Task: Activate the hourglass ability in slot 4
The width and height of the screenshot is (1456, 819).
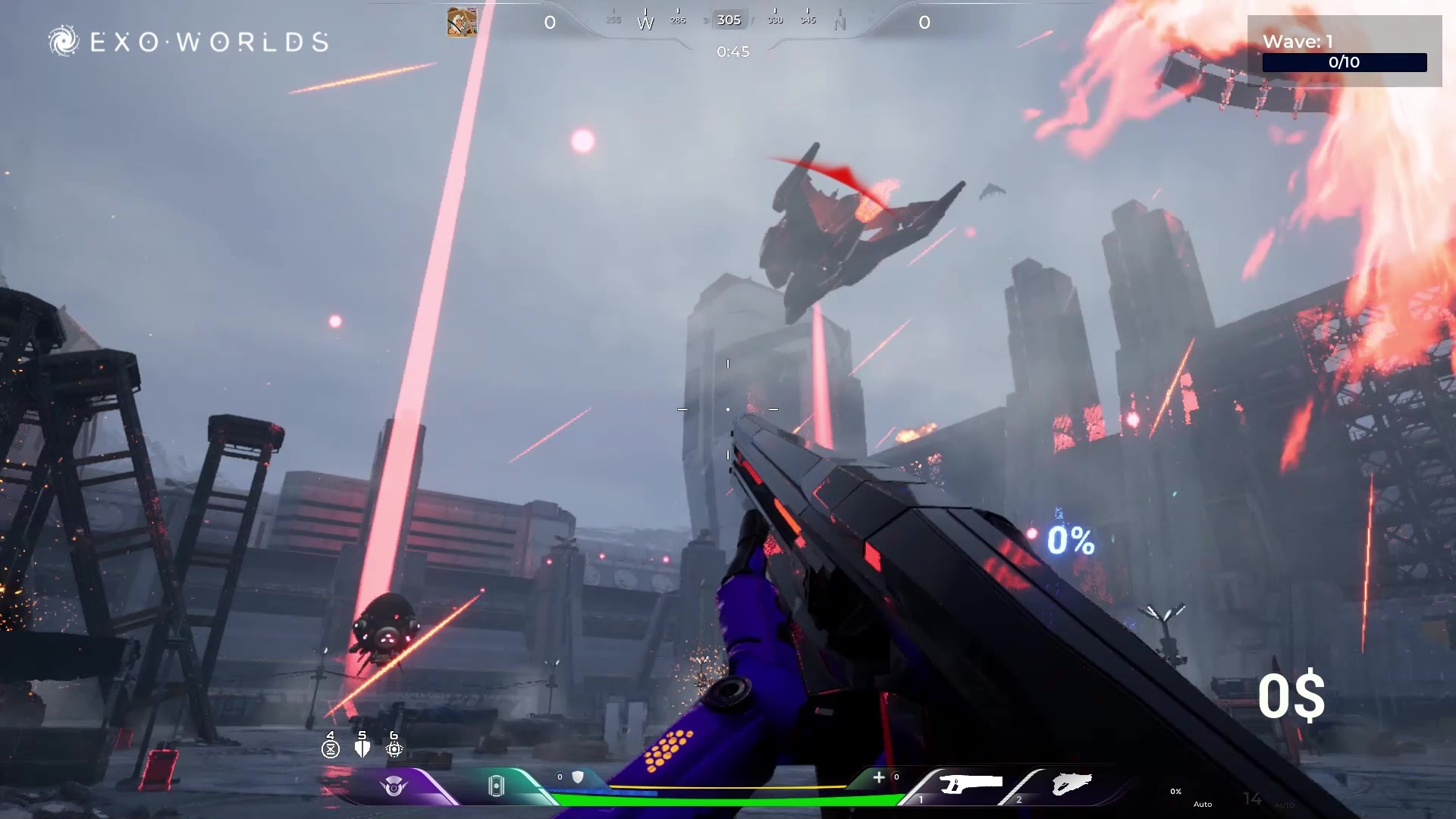Action: [x=331, y=748]
